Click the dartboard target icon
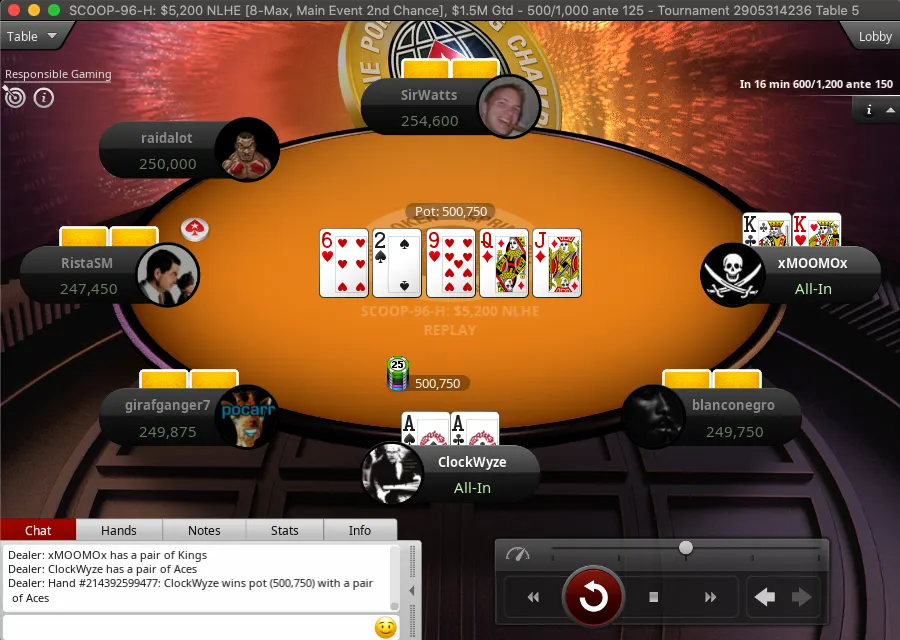 (15, 97)
